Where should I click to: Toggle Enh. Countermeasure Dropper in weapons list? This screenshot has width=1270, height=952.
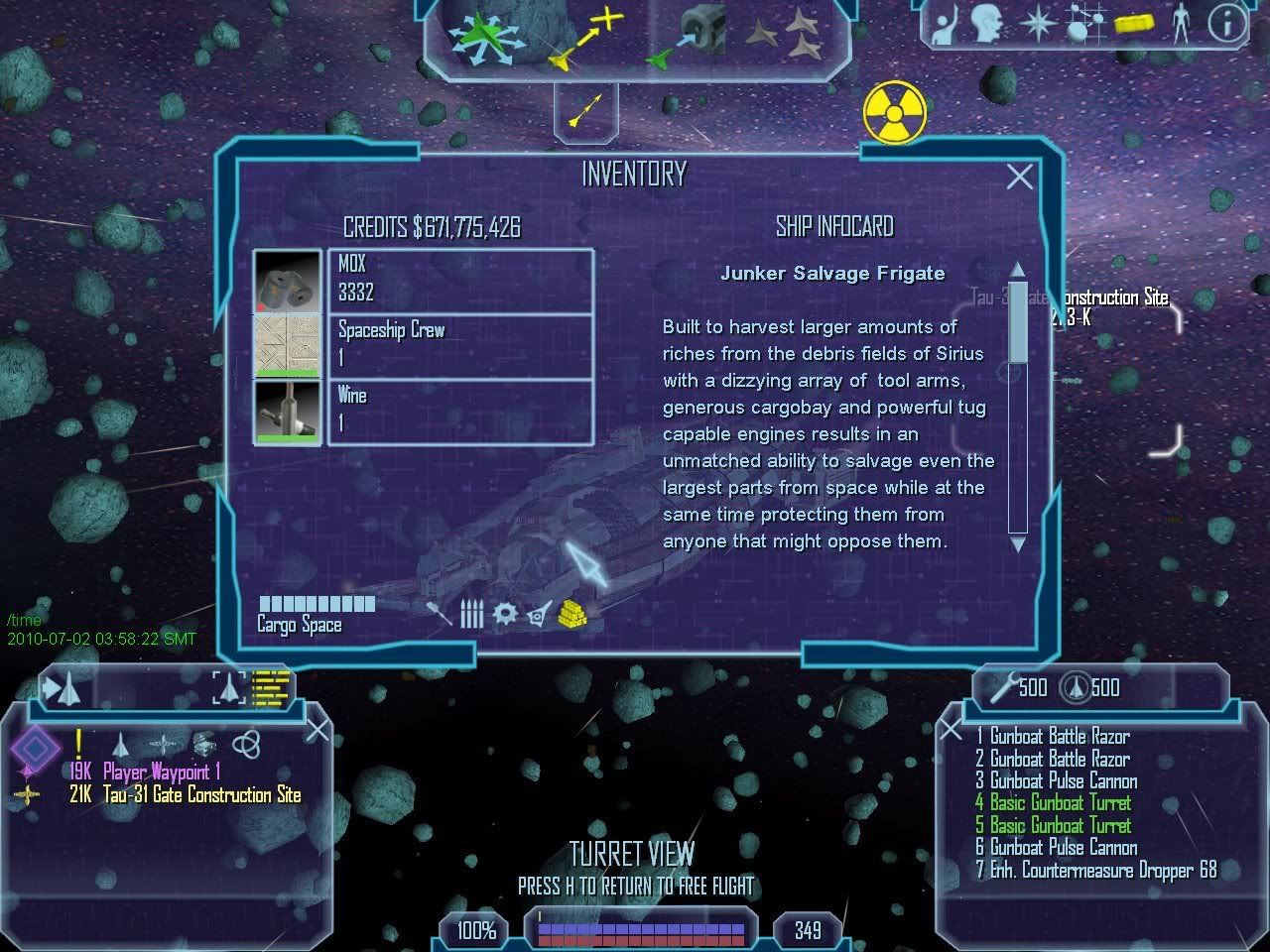click(1095, 871)
